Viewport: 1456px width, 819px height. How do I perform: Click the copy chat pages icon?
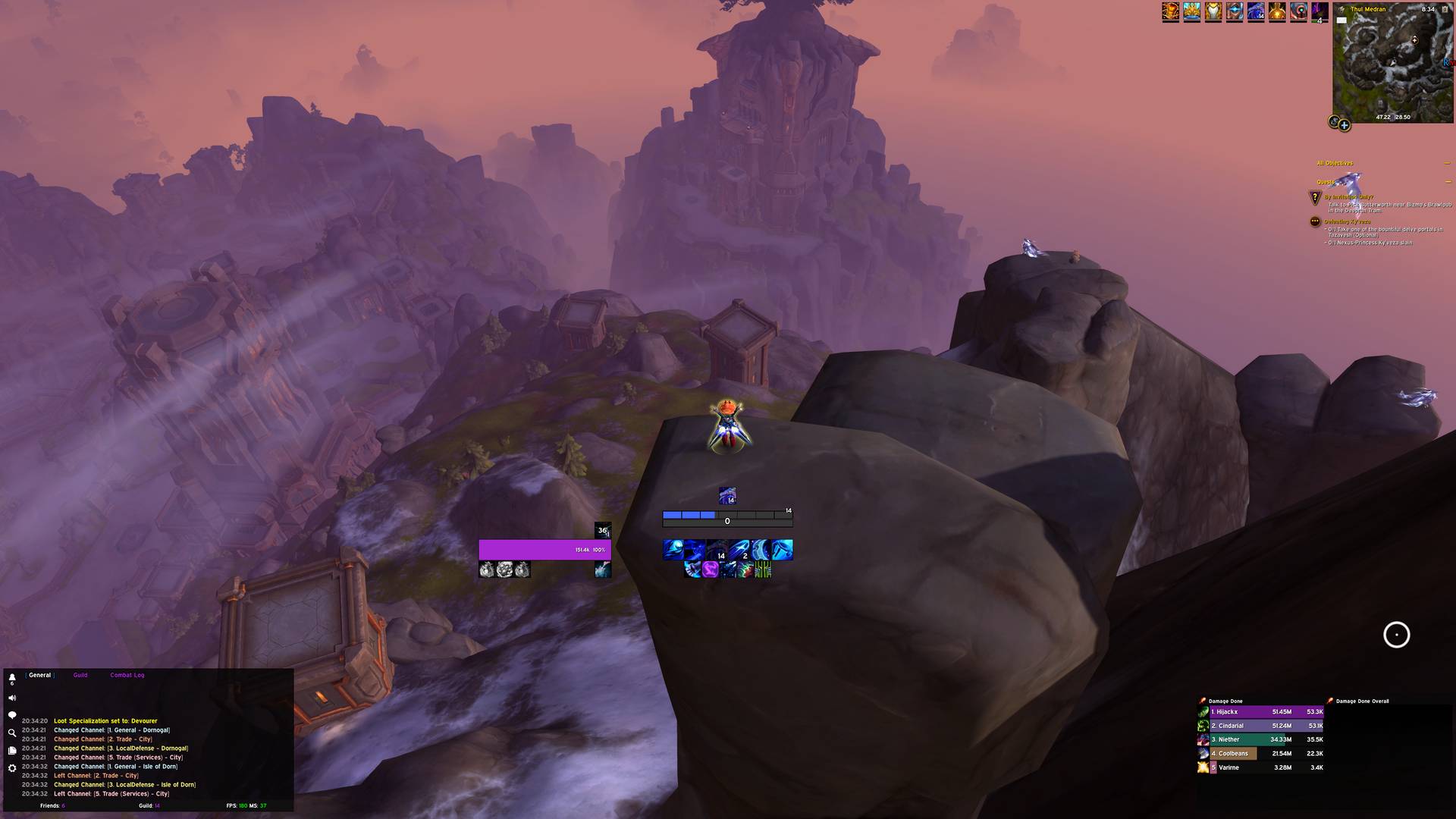click(x=12, y=751)
